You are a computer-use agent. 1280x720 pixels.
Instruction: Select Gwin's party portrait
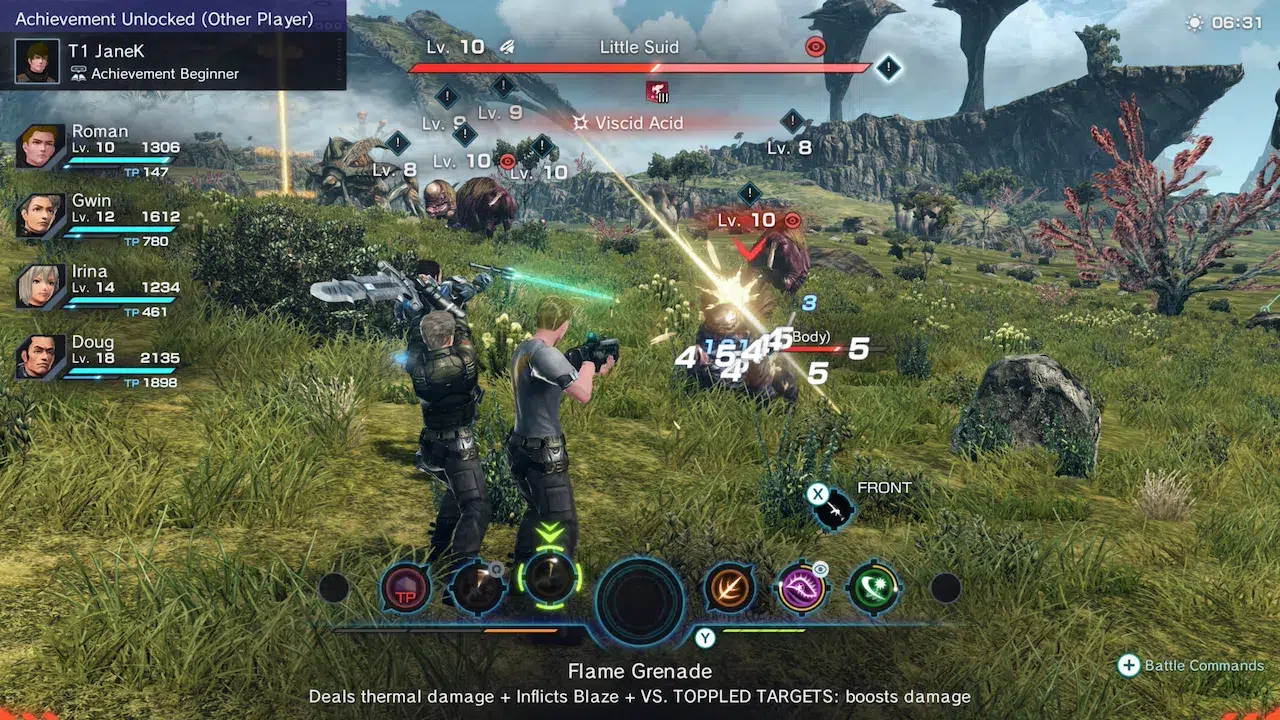coord(41,216)
